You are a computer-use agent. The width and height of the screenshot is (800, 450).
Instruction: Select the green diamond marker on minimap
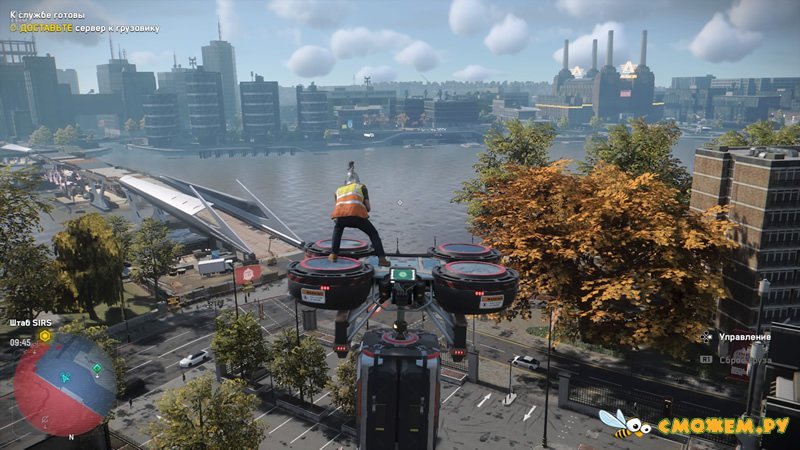click(97, 368)
